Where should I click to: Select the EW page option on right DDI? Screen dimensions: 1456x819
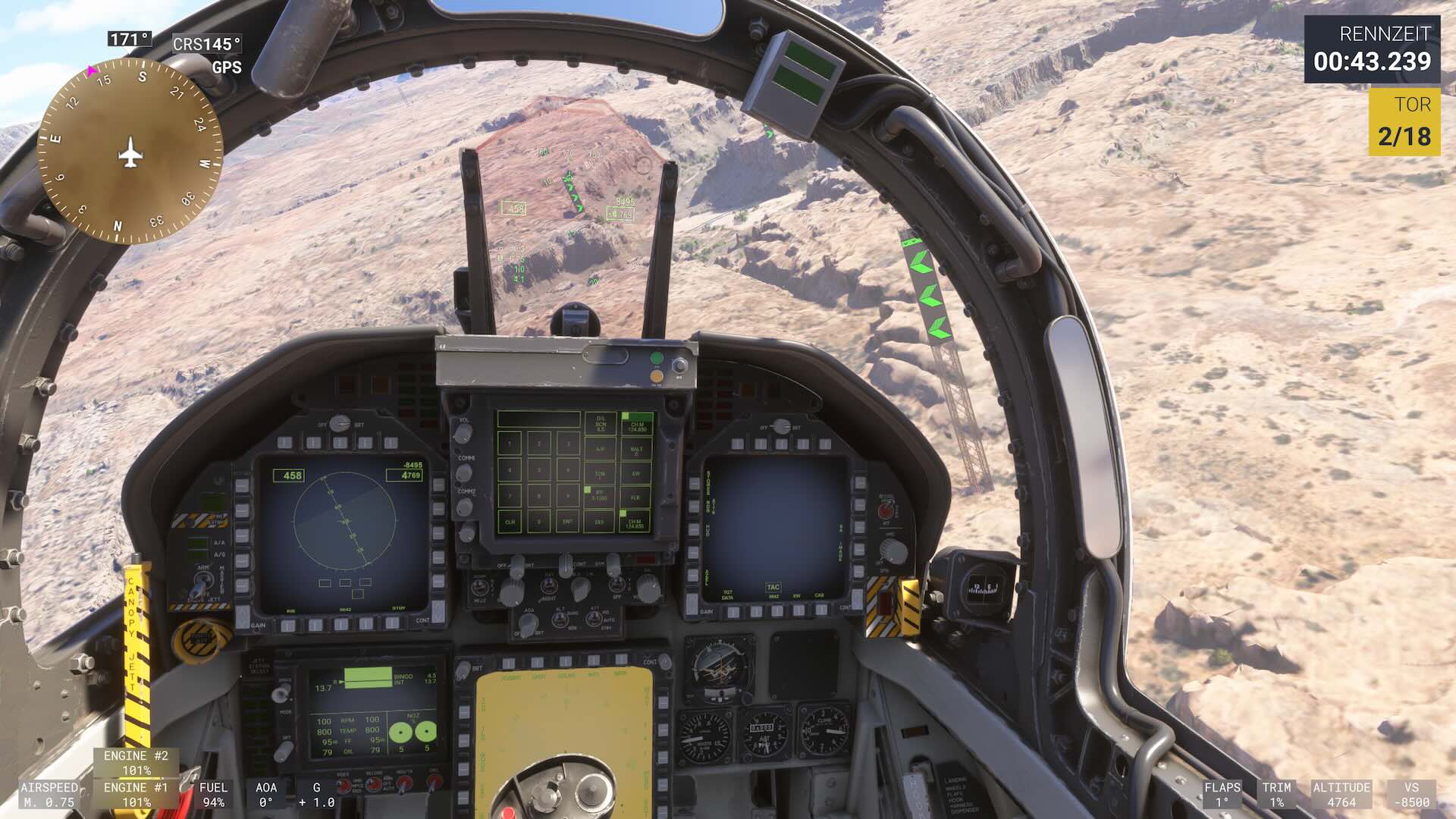point(797,610)
